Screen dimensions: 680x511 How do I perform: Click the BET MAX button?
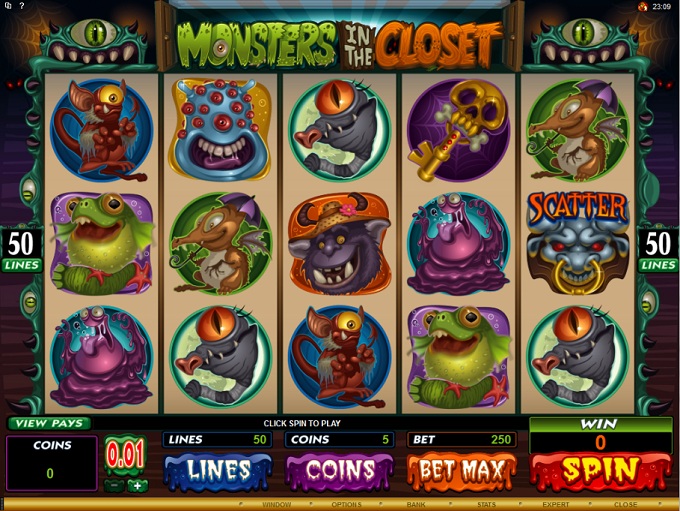tap(461, 470)
